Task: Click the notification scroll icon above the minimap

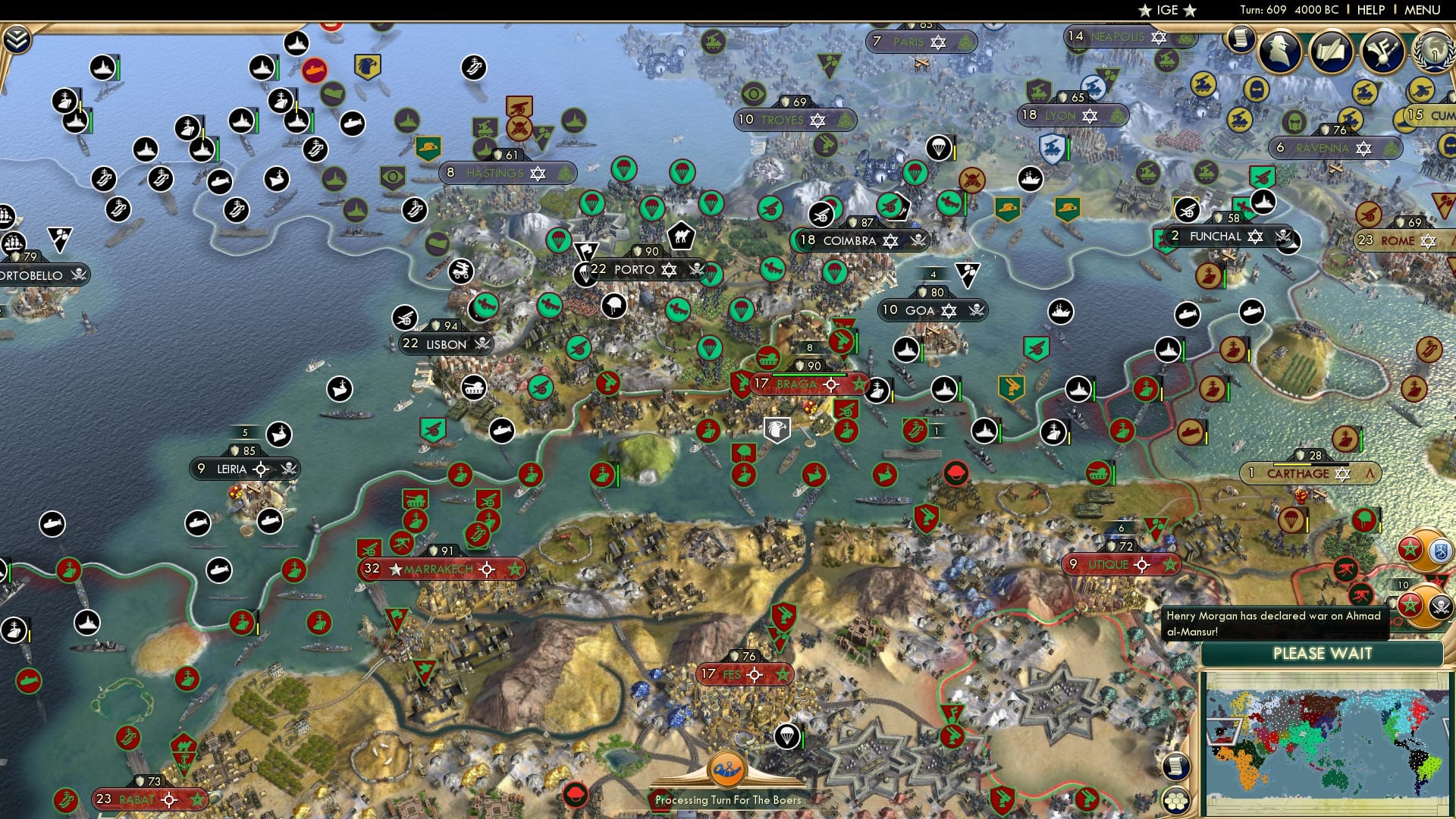Action: 1175,767
